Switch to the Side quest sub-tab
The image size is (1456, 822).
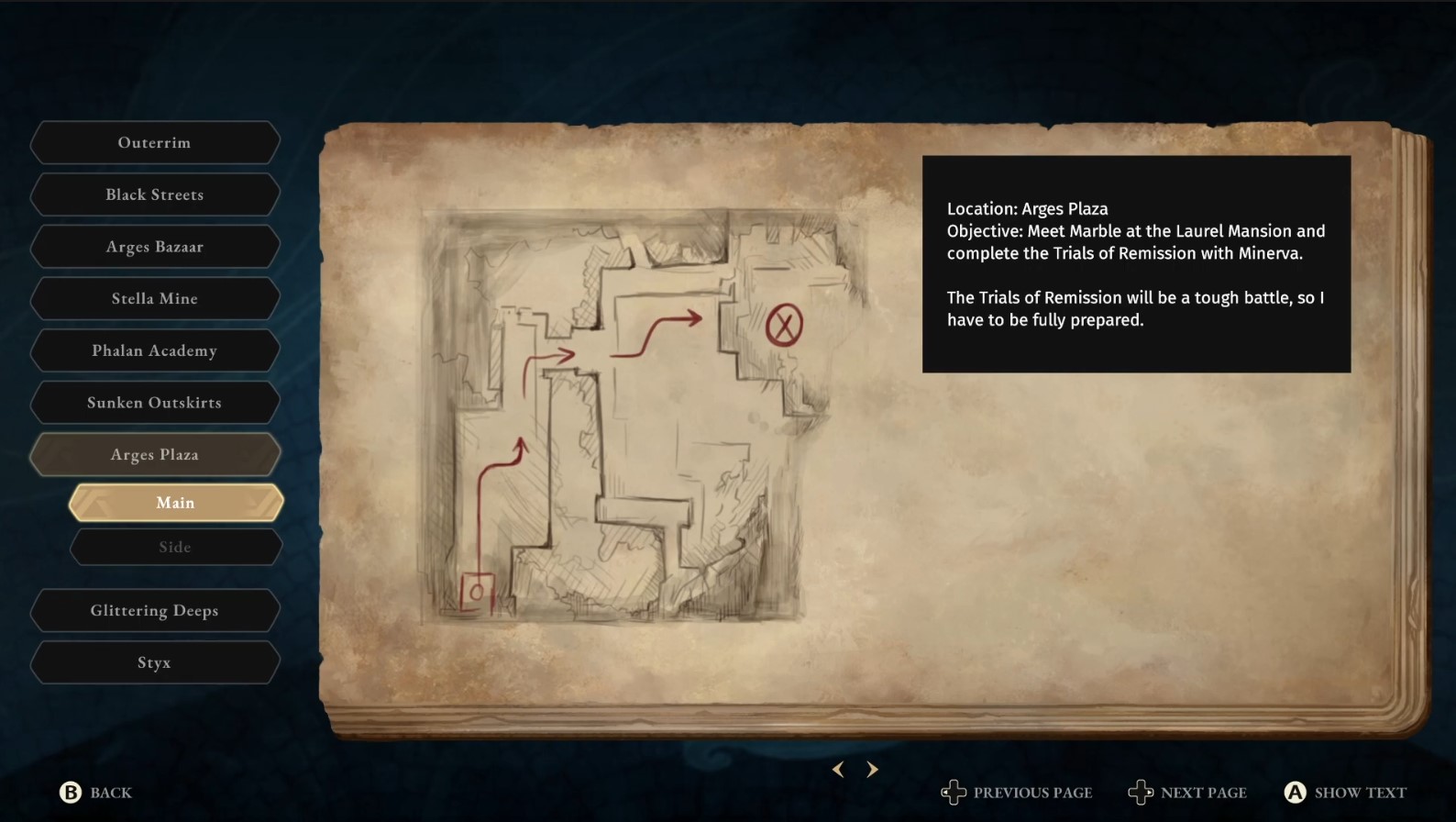[175, 547]
